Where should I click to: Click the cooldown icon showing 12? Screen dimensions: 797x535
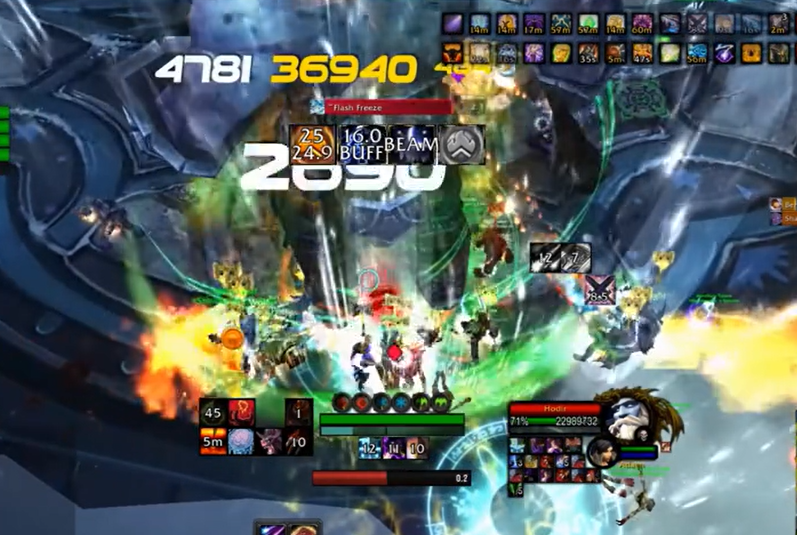(x=369, y=449)
